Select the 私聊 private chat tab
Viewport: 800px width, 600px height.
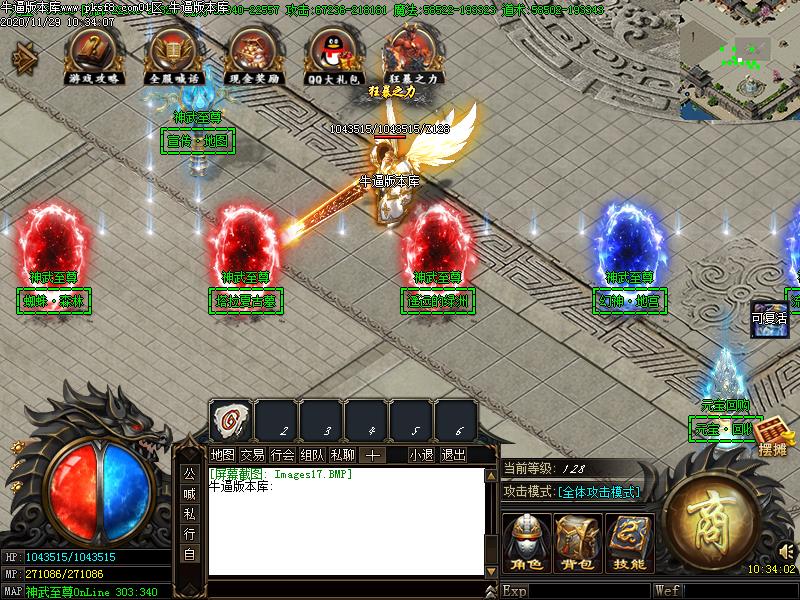tap(342, 454)
